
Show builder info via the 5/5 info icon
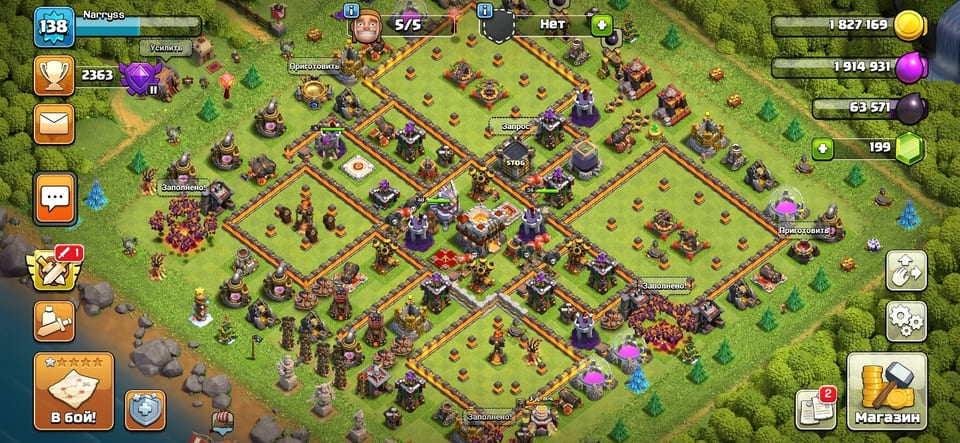click(351, 11)
